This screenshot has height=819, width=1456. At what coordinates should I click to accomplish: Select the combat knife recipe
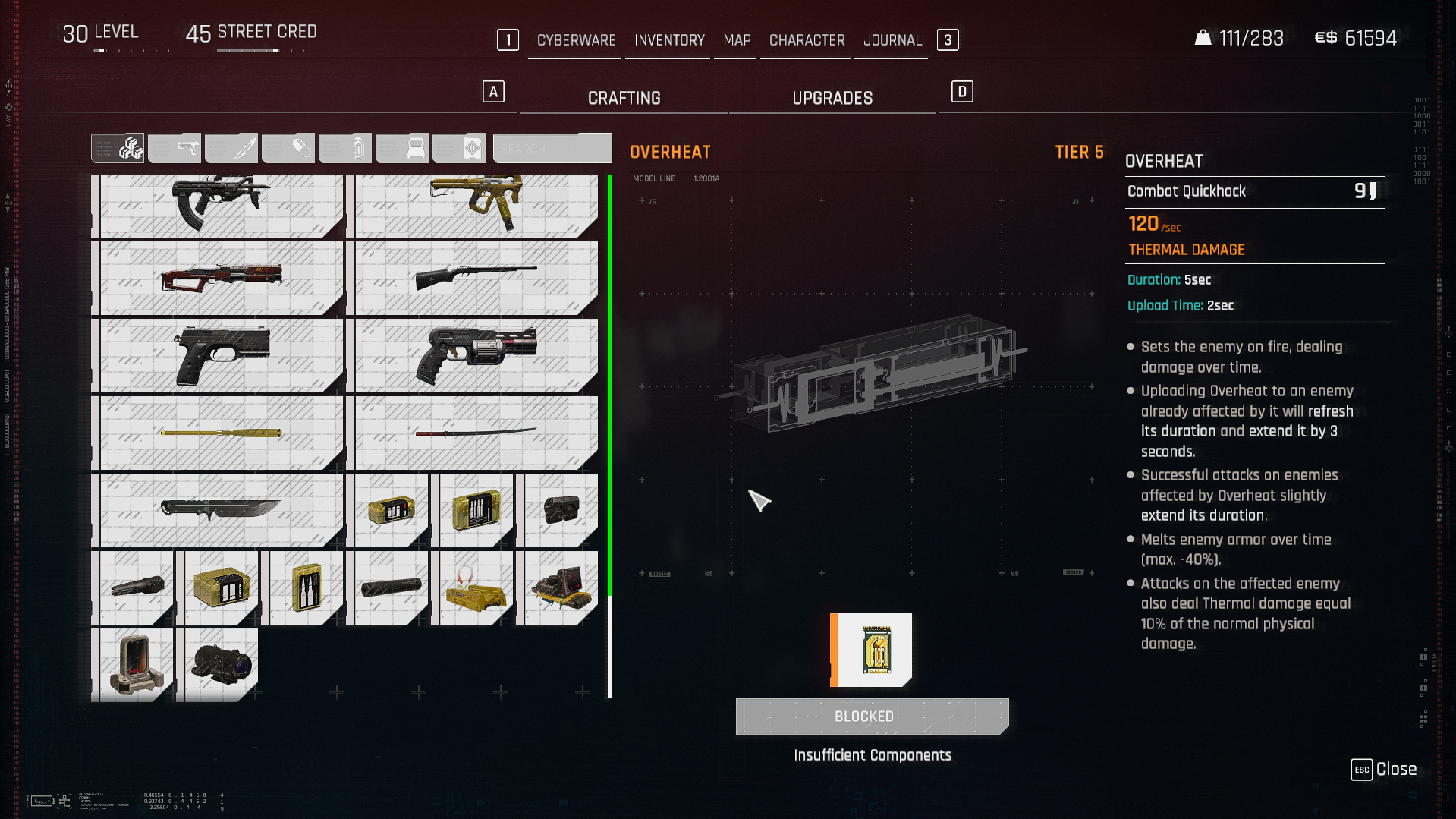[218, 510]
